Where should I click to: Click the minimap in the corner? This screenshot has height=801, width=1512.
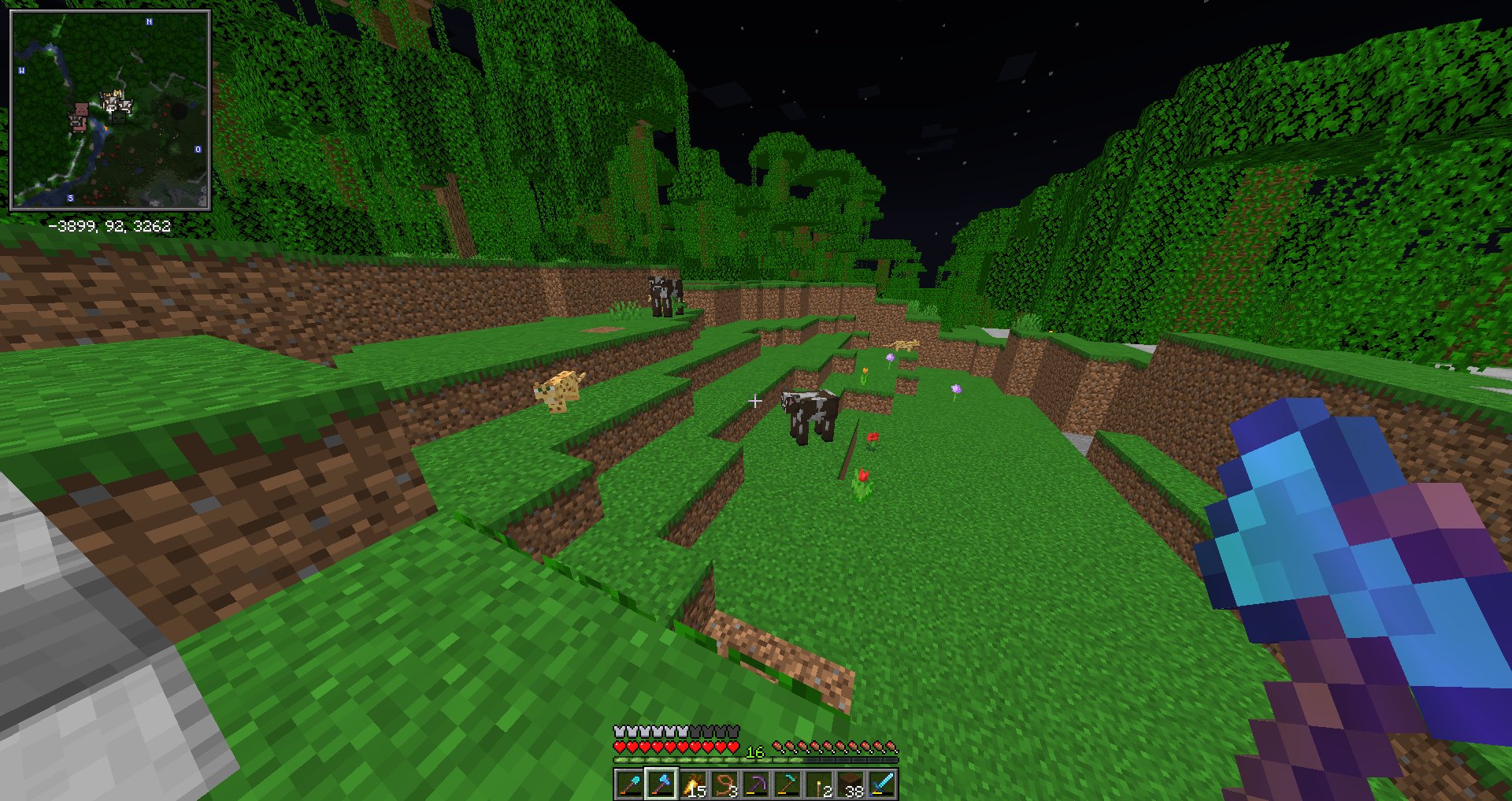click(x=109, y=110)
